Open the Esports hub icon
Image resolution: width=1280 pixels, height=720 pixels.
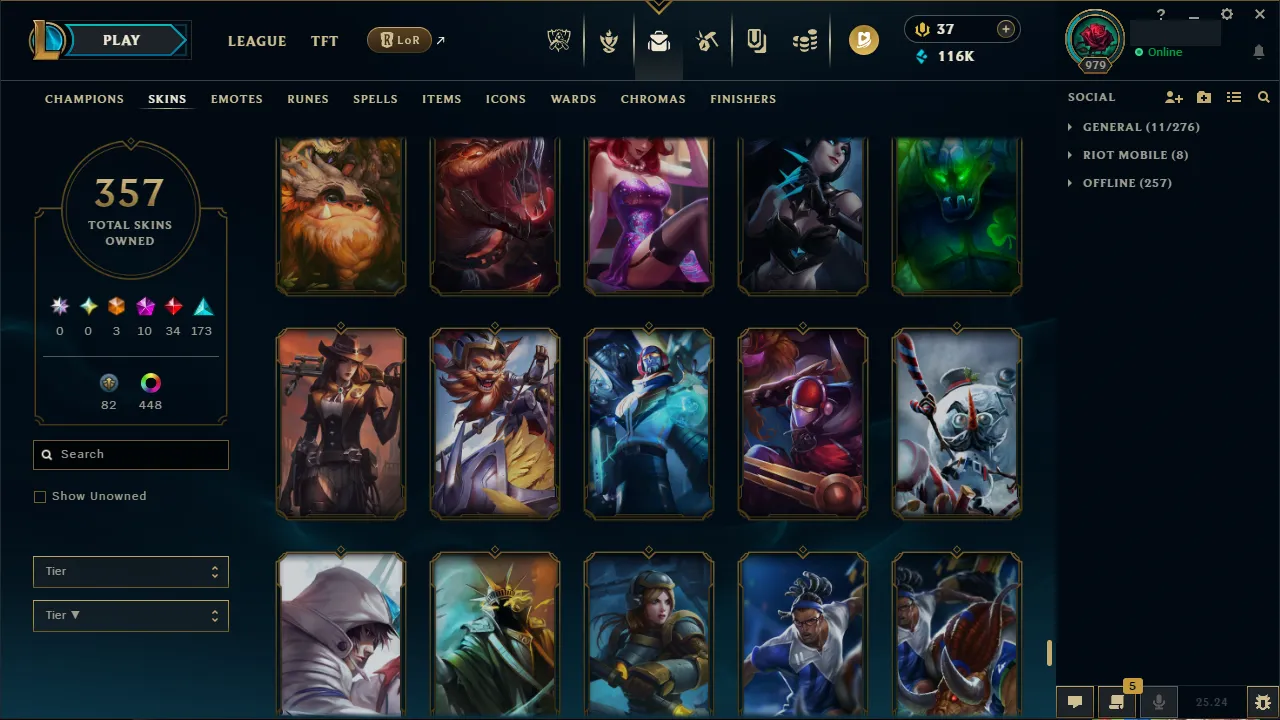[x=559, y=40]
